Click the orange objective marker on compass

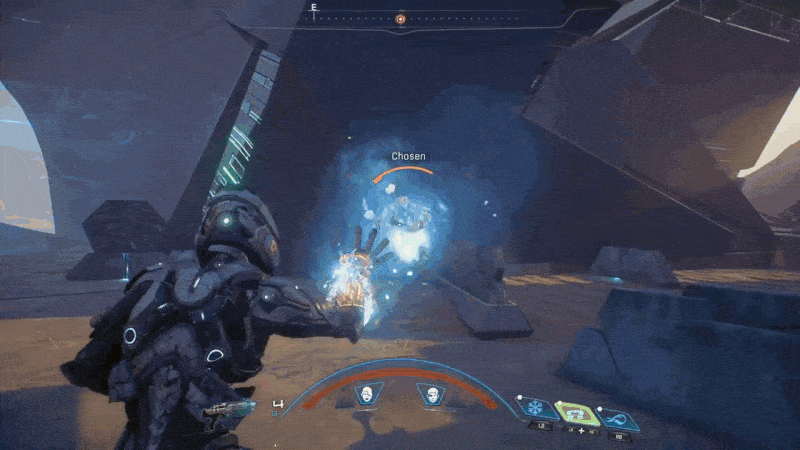[400, 18]
